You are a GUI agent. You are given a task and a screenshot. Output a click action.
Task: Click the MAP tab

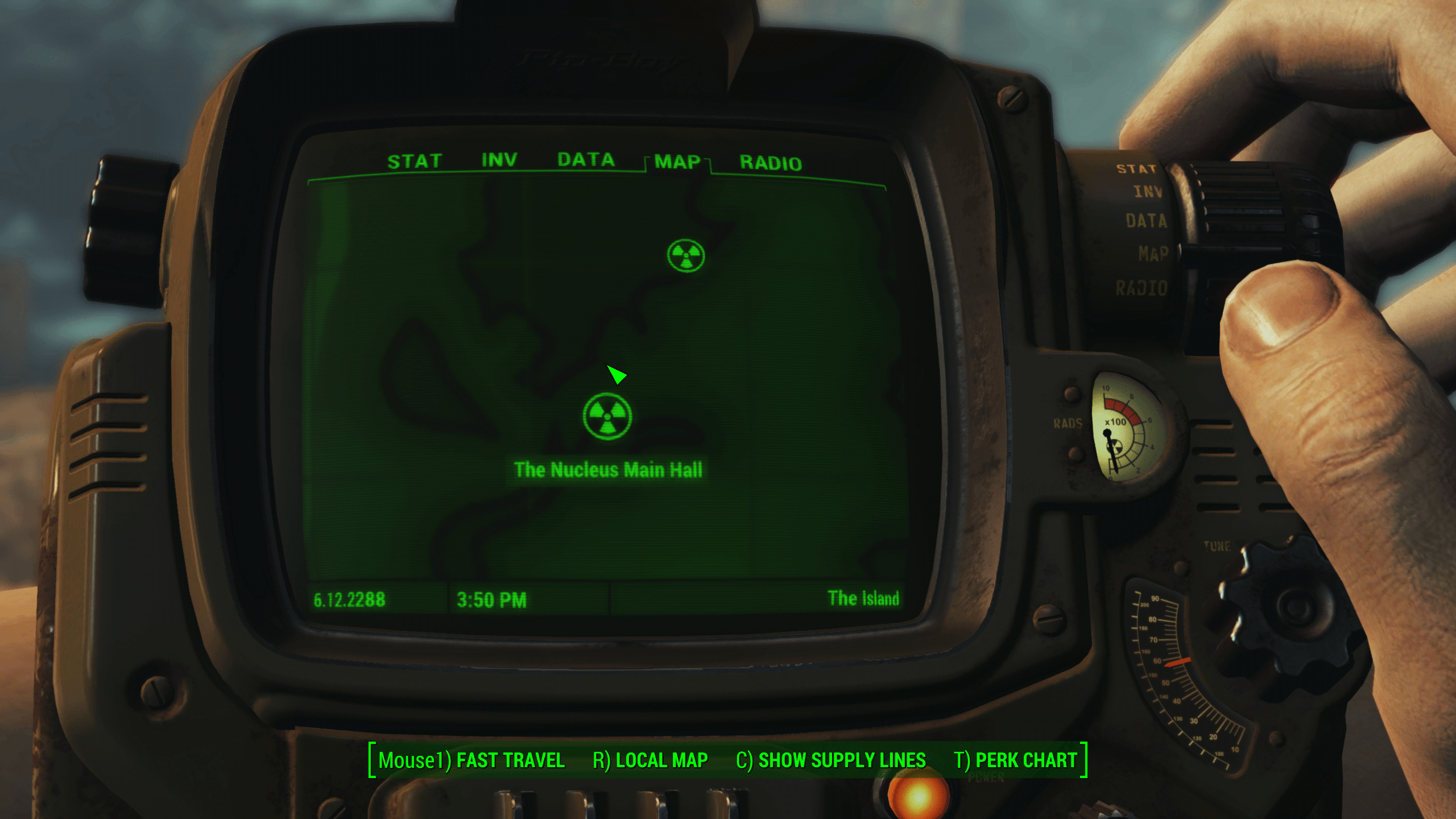[677, 162]
